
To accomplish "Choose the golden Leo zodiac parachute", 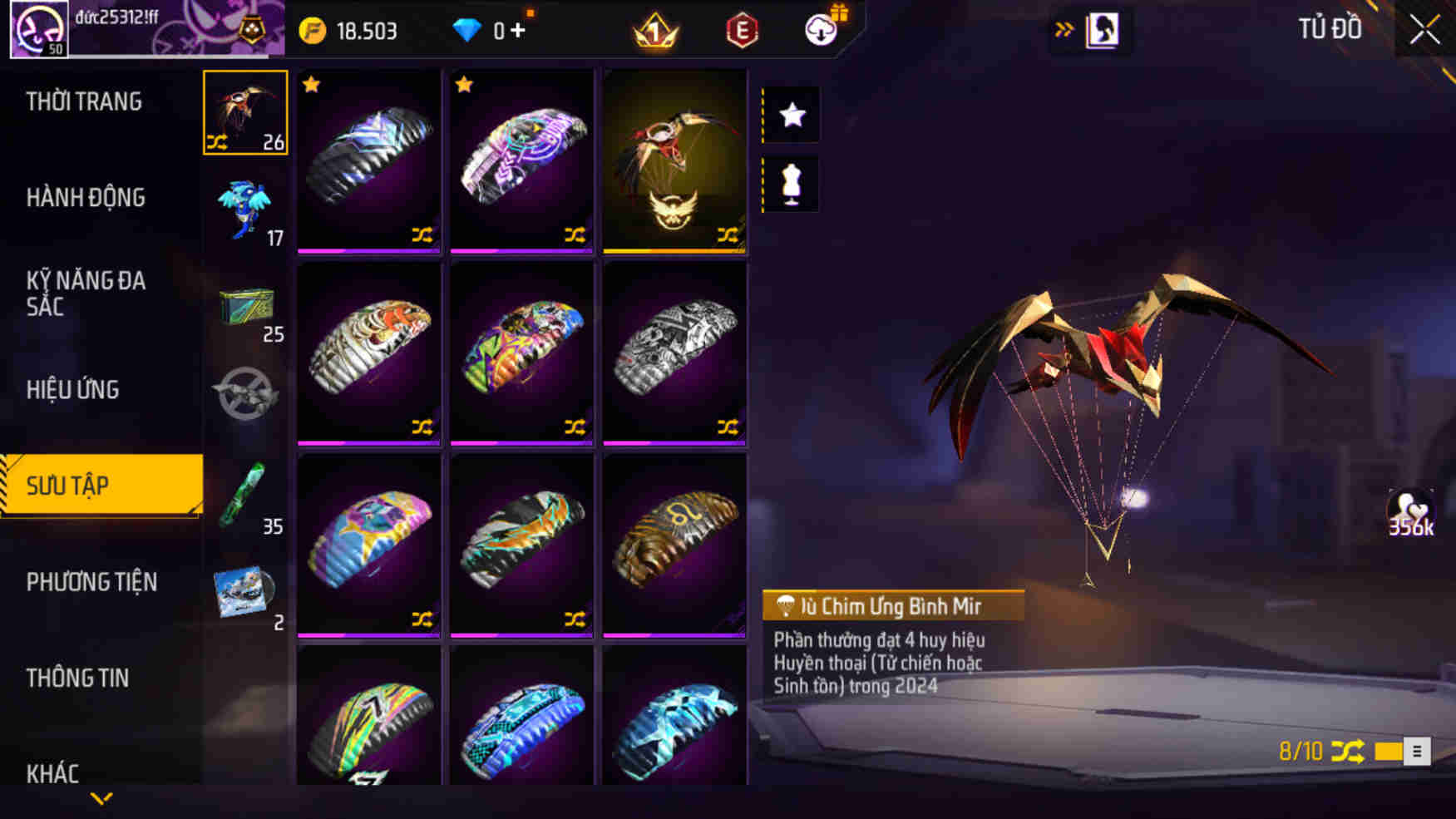I will pyautogui.click(x=674, y=545).
